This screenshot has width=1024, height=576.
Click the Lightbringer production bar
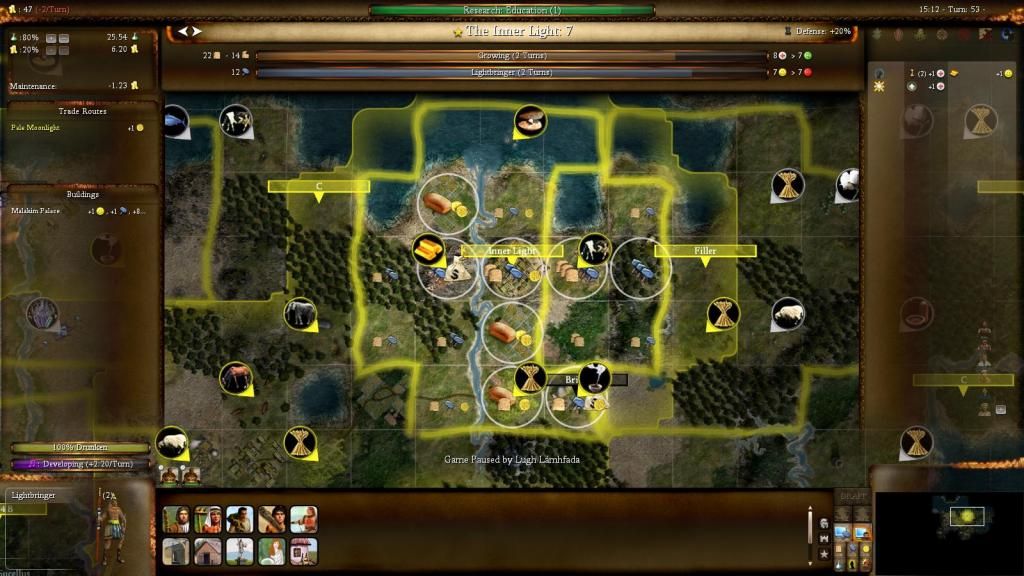pyautogui.click(x=510, y=73)
